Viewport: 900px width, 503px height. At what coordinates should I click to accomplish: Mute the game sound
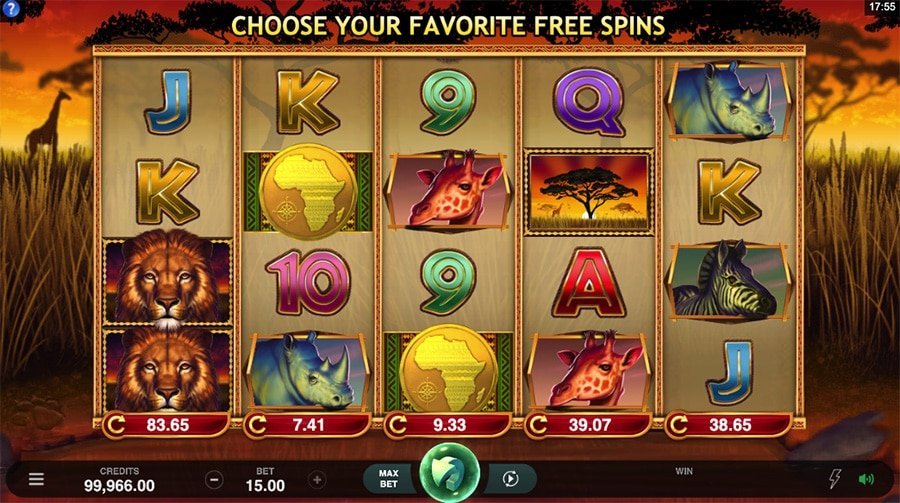[x=866, y=479]
